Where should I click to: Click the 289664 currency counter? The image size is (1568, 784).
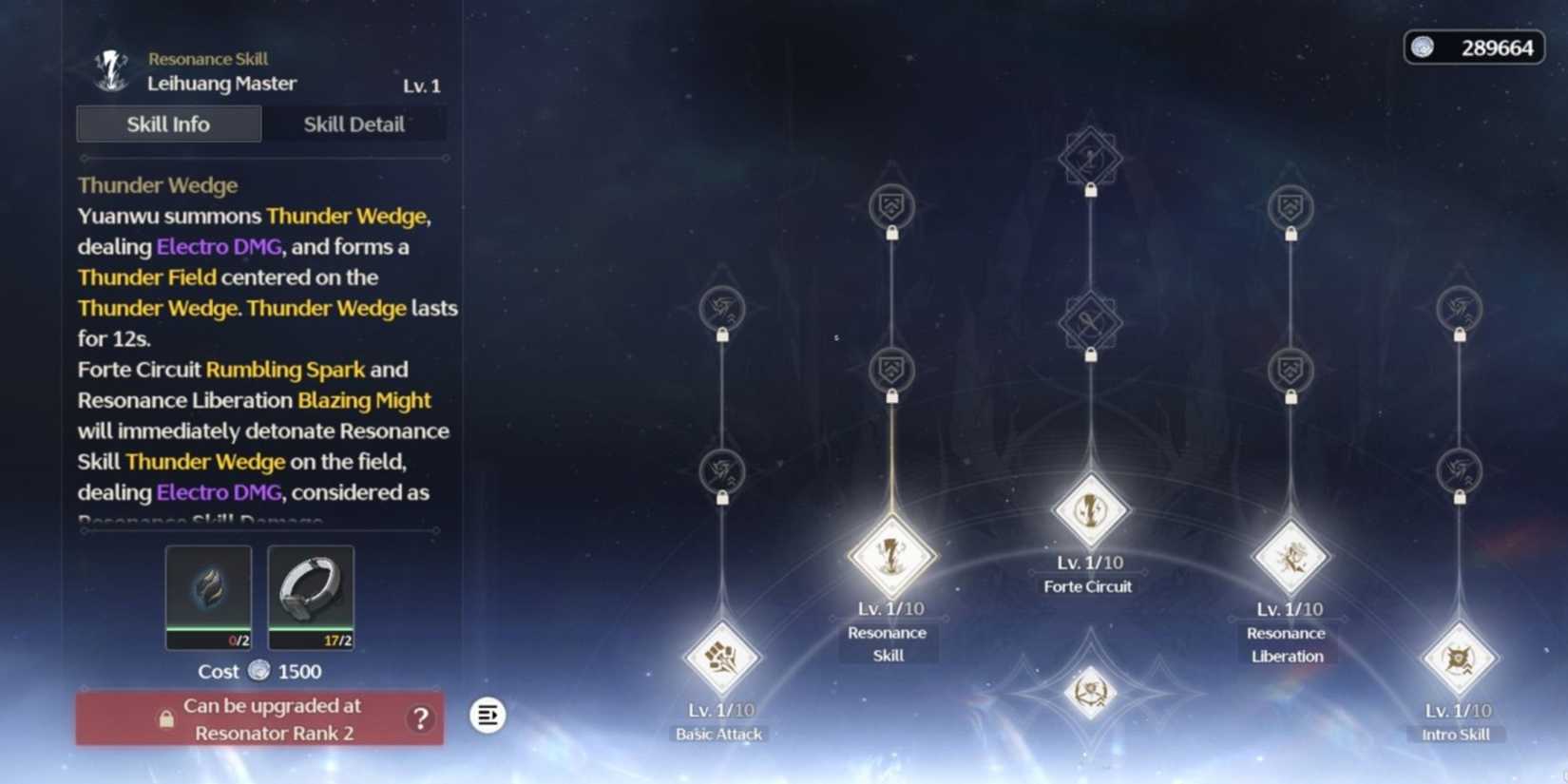point(1474,46)
